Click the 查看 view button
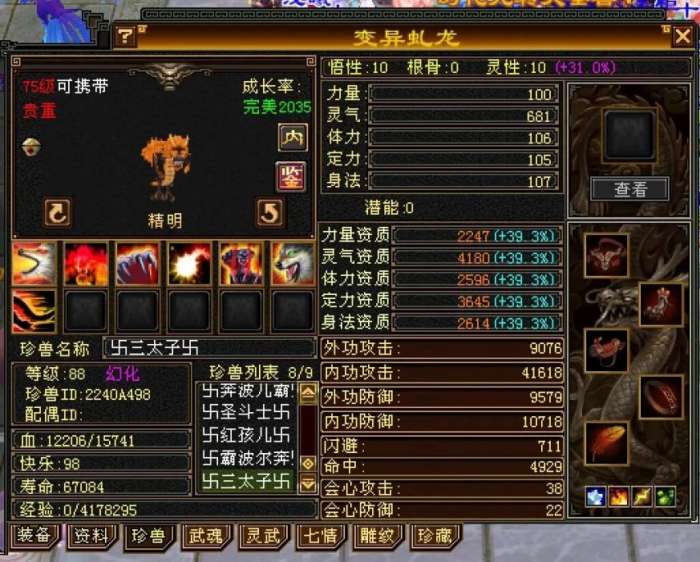 click(x=629, y=189)
